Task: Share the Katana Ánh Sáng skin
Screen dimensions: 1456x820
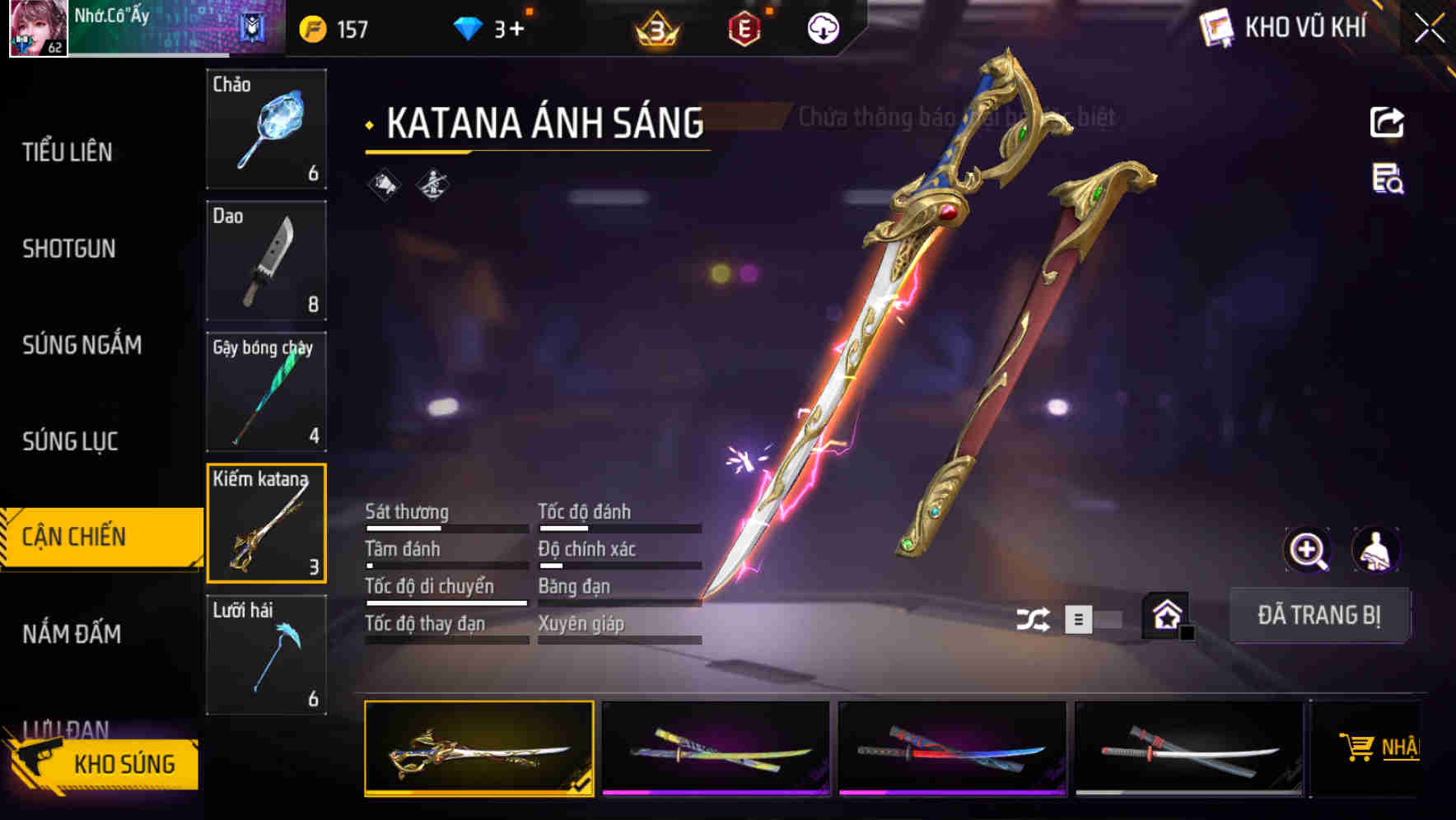Action: (x=1387, y=123)
